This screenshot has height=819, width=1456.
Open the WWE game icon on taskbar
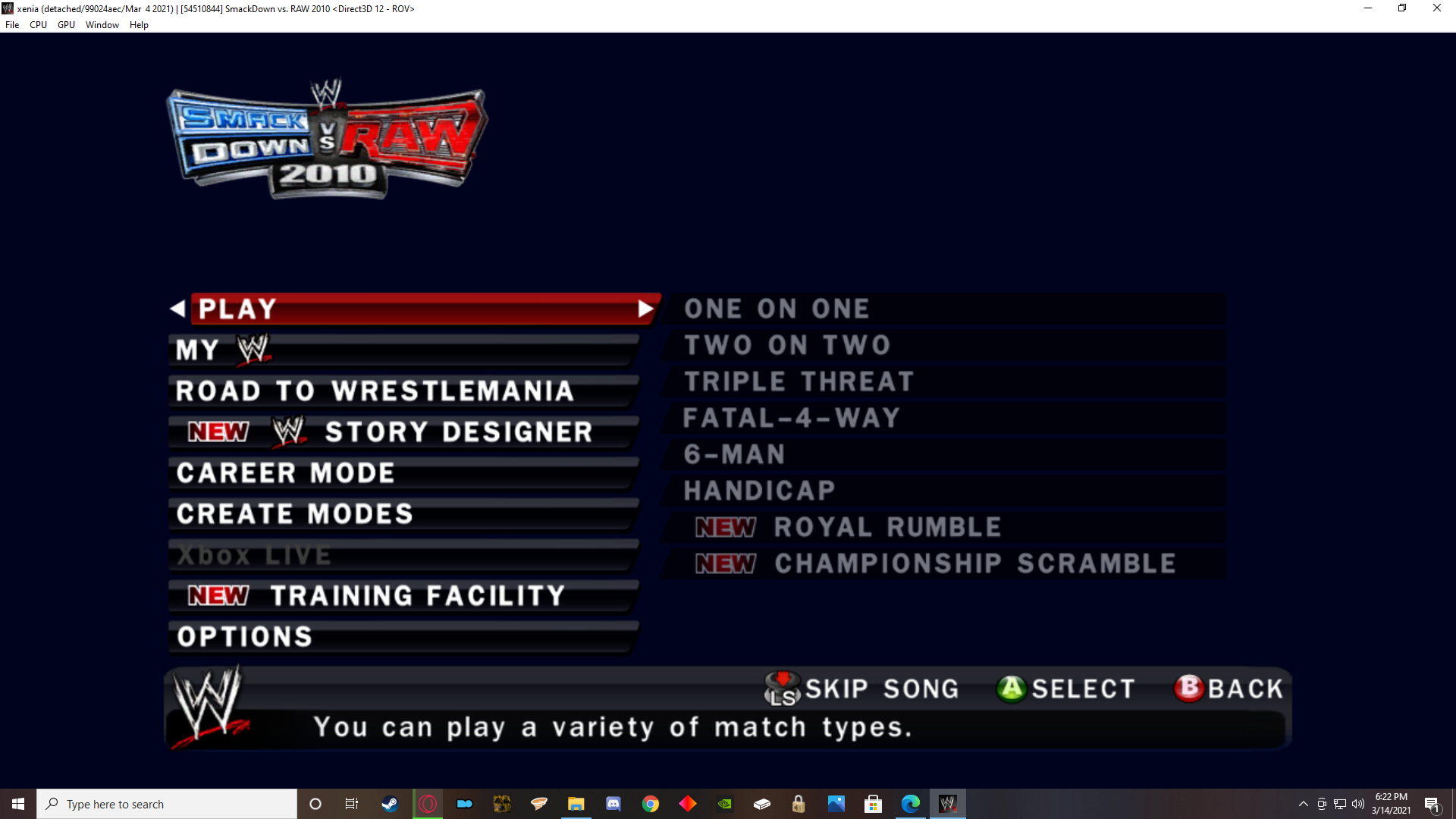pos(947,804)
